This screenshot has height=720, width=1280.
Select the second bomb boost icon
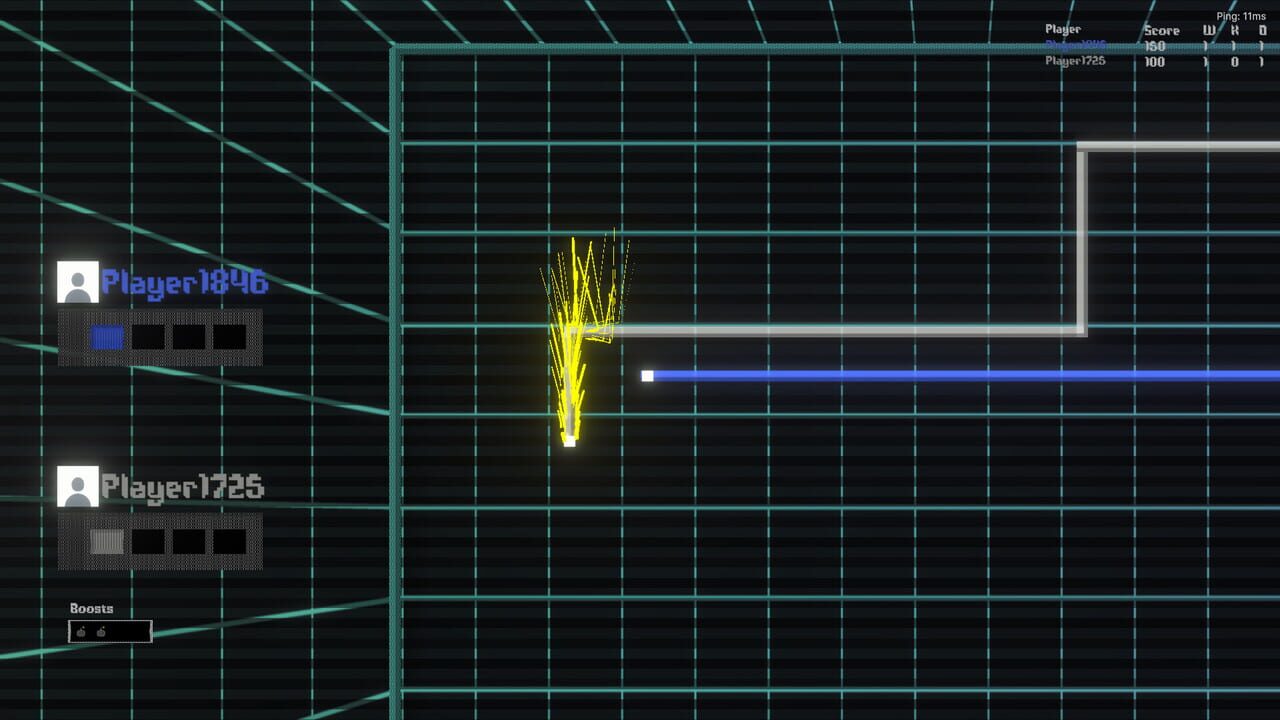tap(102, 631)
